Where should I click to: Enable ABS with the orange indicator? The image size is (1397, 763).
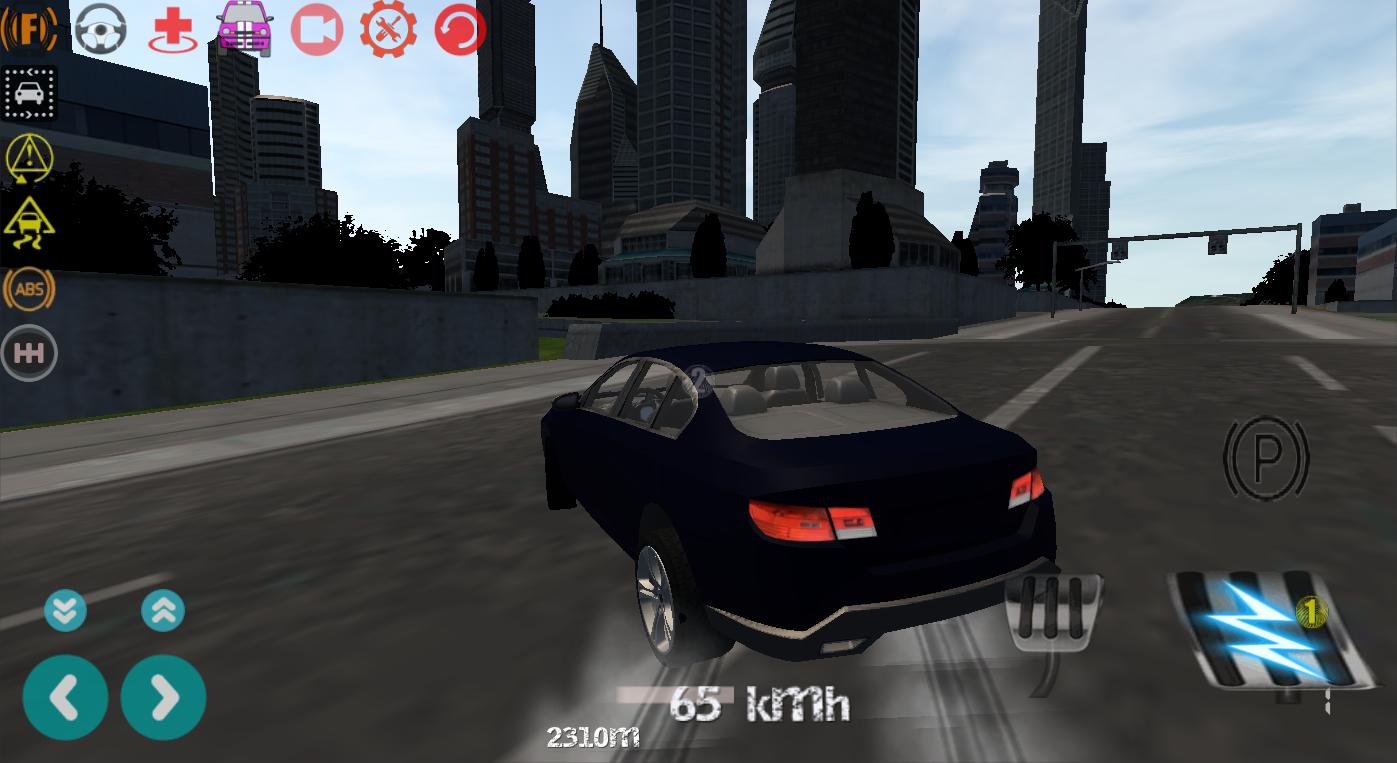30,290
